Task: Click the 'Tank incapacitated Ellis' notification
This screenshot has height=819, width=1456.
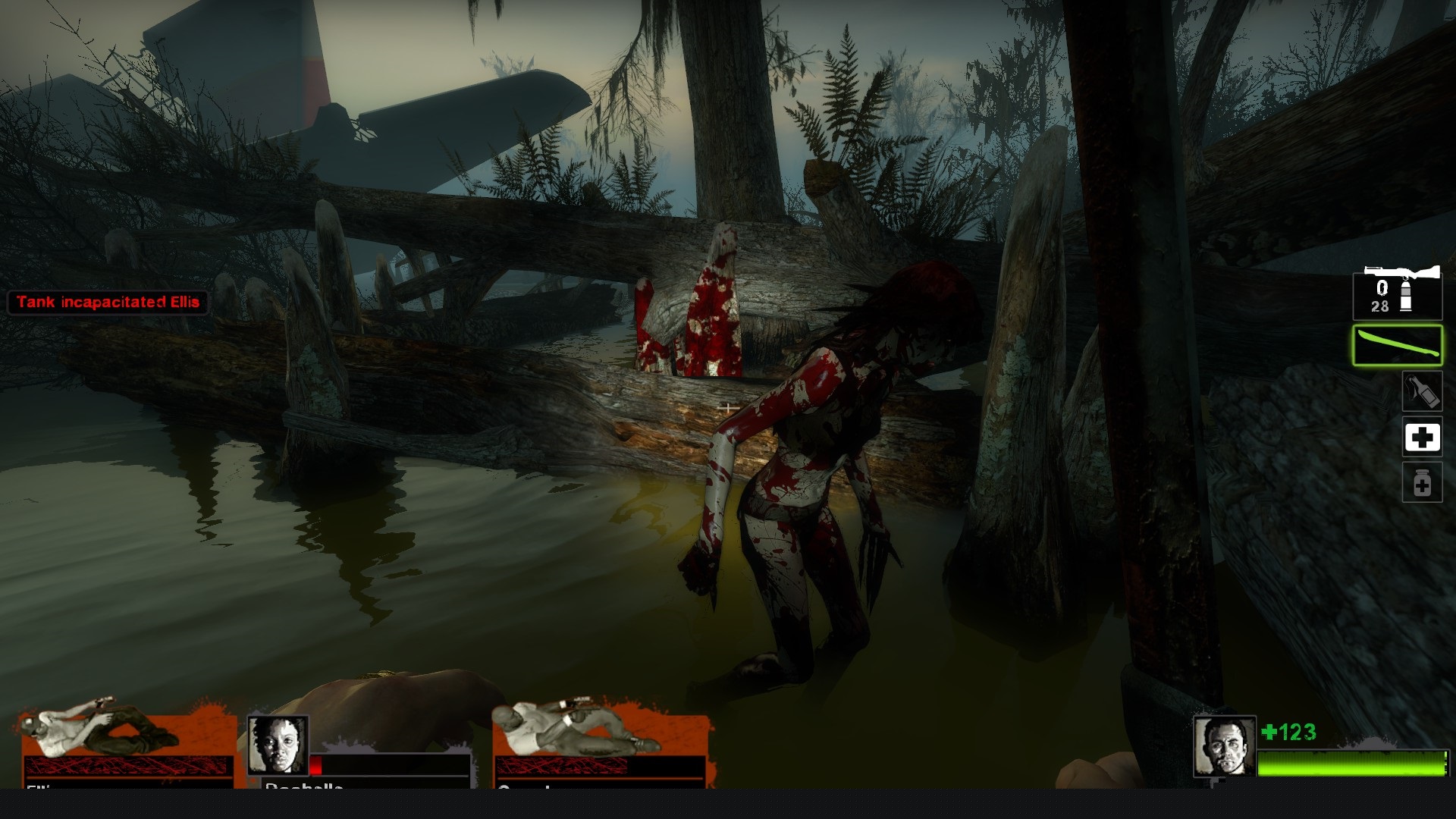Action: (108, 302)
